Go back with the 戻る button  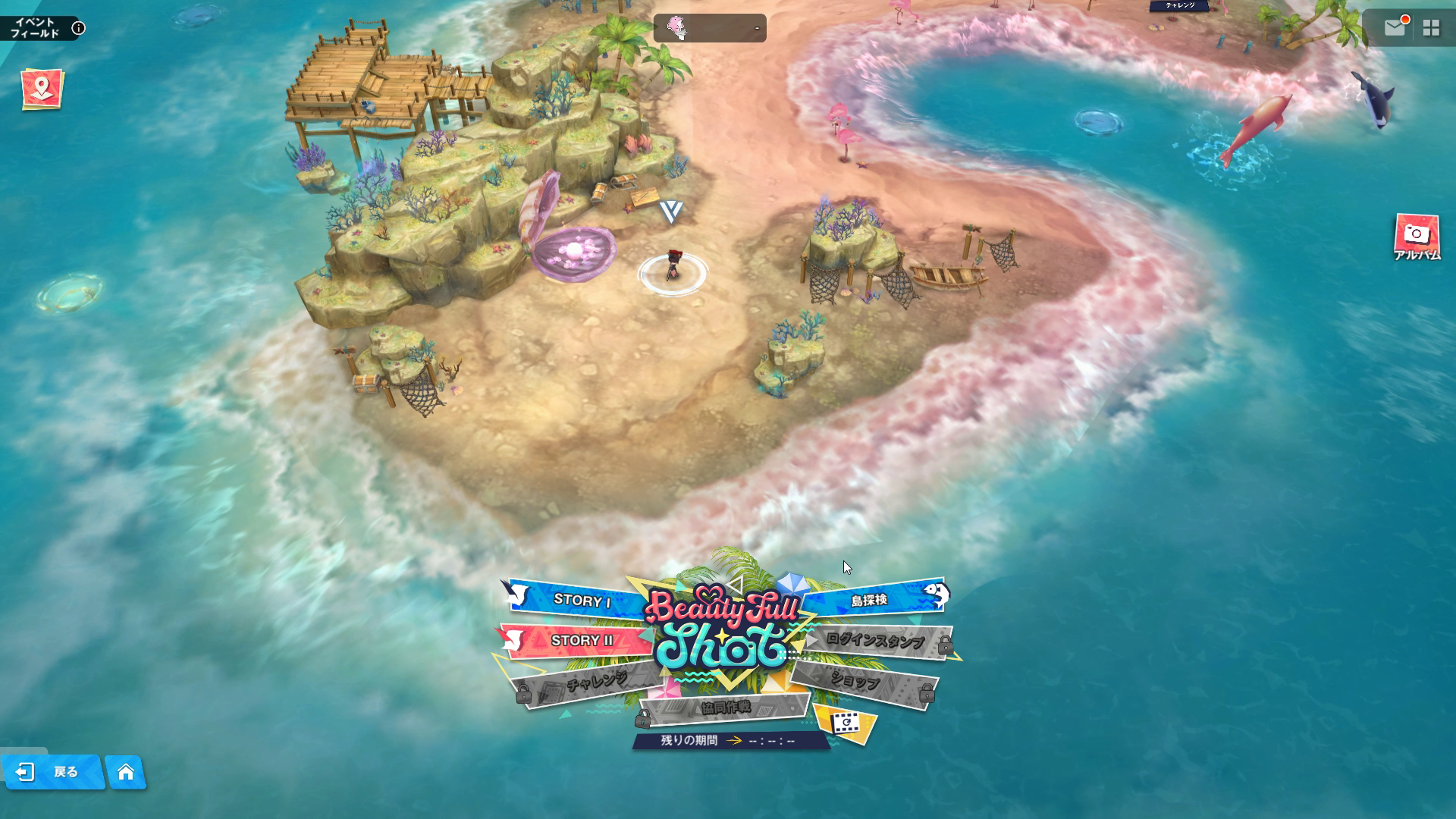pyautogui.click(x=52, y=772)
